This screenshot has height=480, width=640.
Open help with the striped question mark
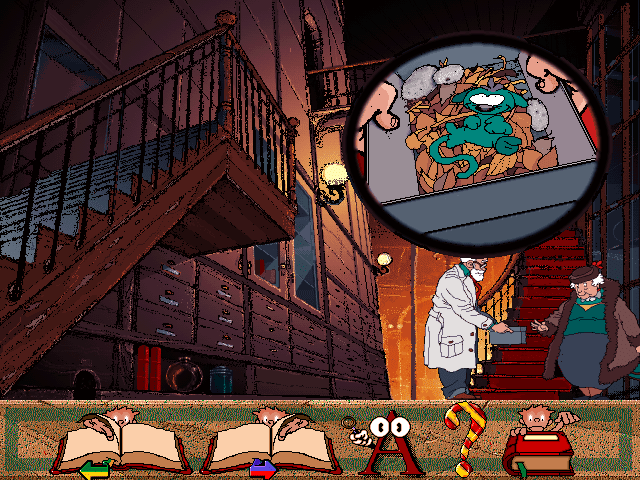click(x=463, y=438)
